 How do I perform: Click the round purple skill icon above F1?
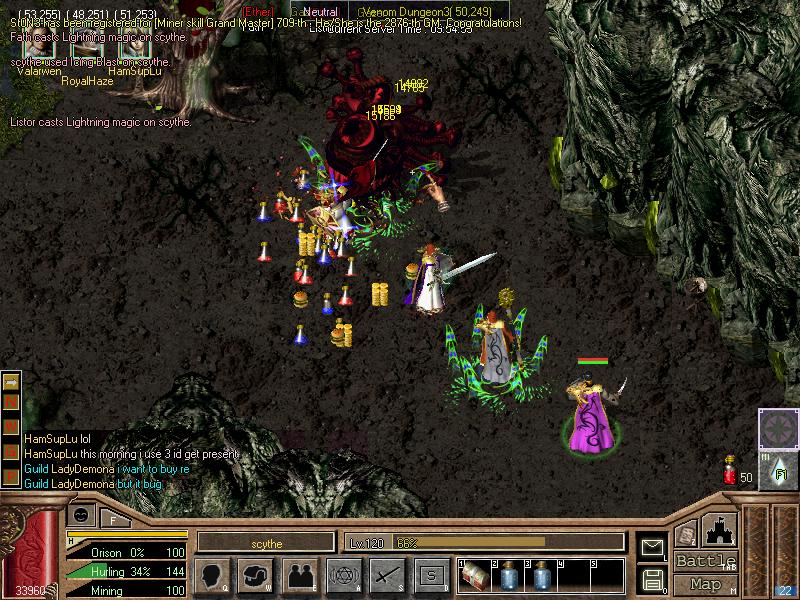point(778,428)
